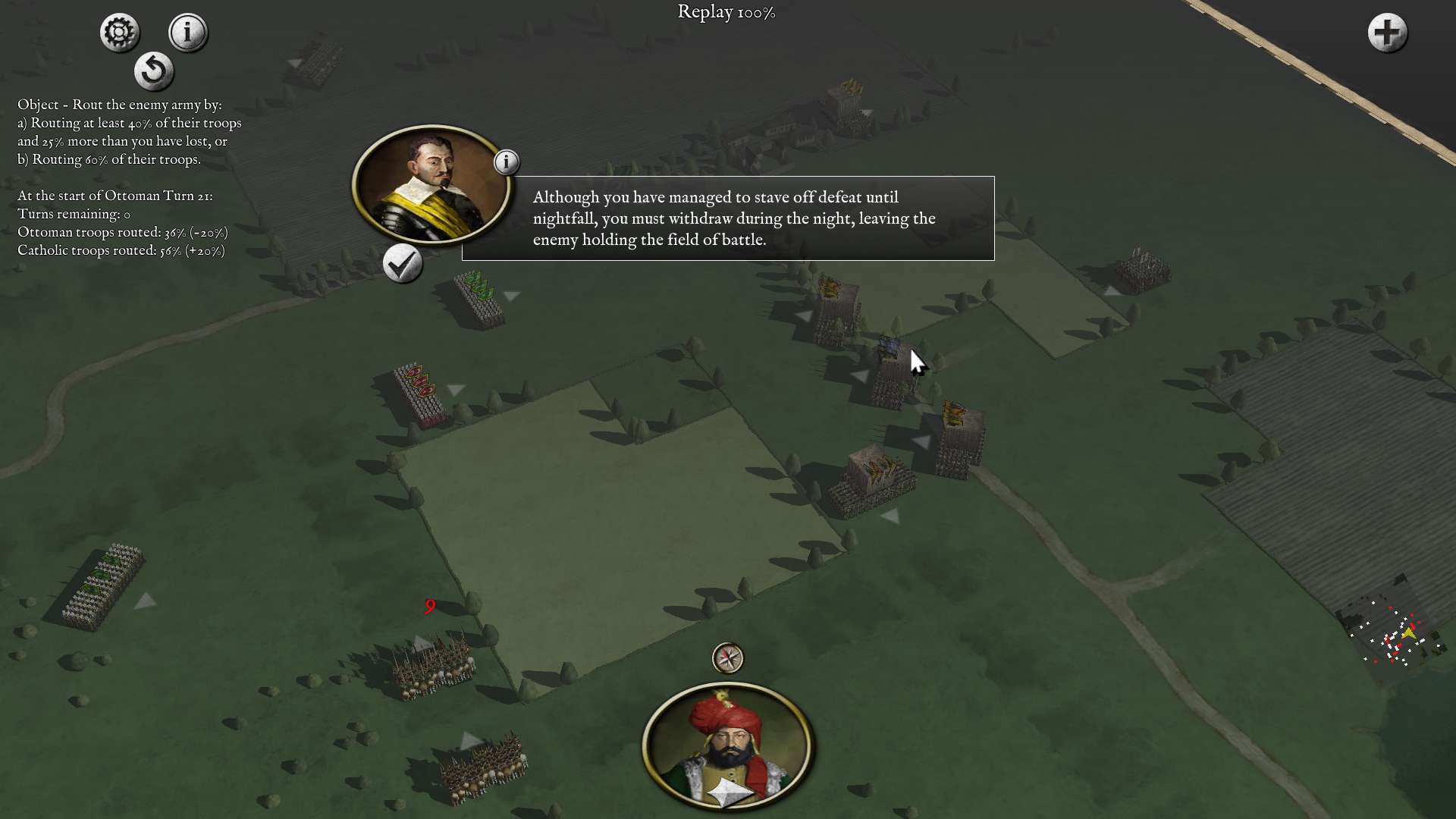This screenshot has width=1456, height=819.
Task: Confirm the defeat message with the checkmark
Action: (402, 264)
